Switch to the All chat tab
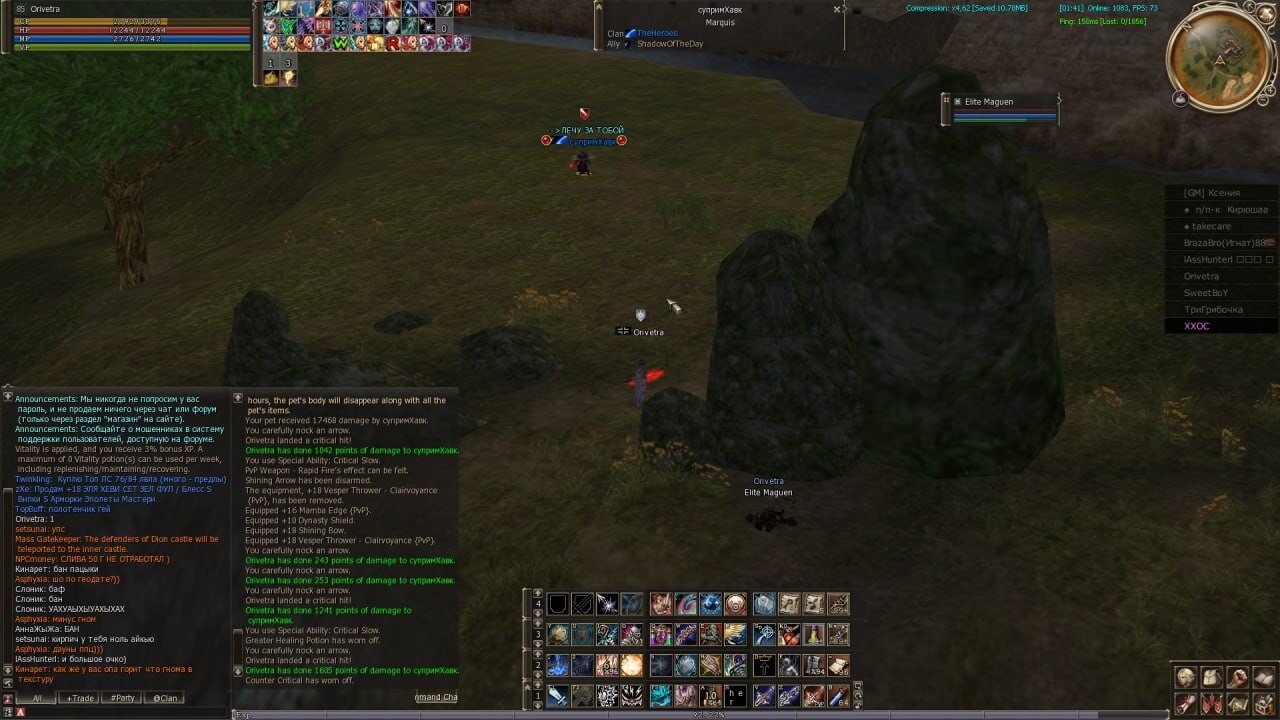 (x=37, y=698)
